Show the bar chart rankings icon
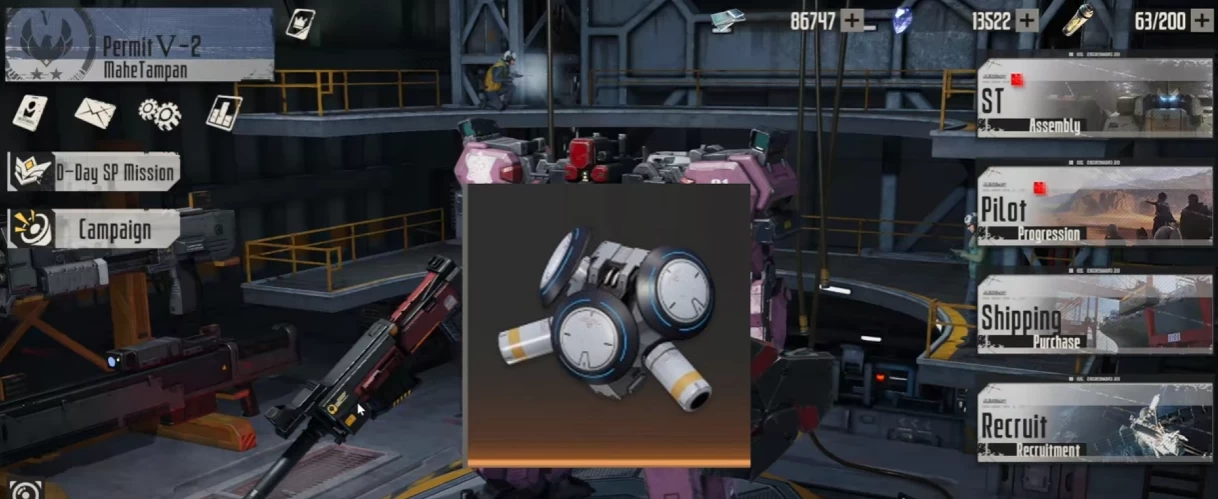The width and height of the screenshot is (1218, 499). click(x=224, y=112)
